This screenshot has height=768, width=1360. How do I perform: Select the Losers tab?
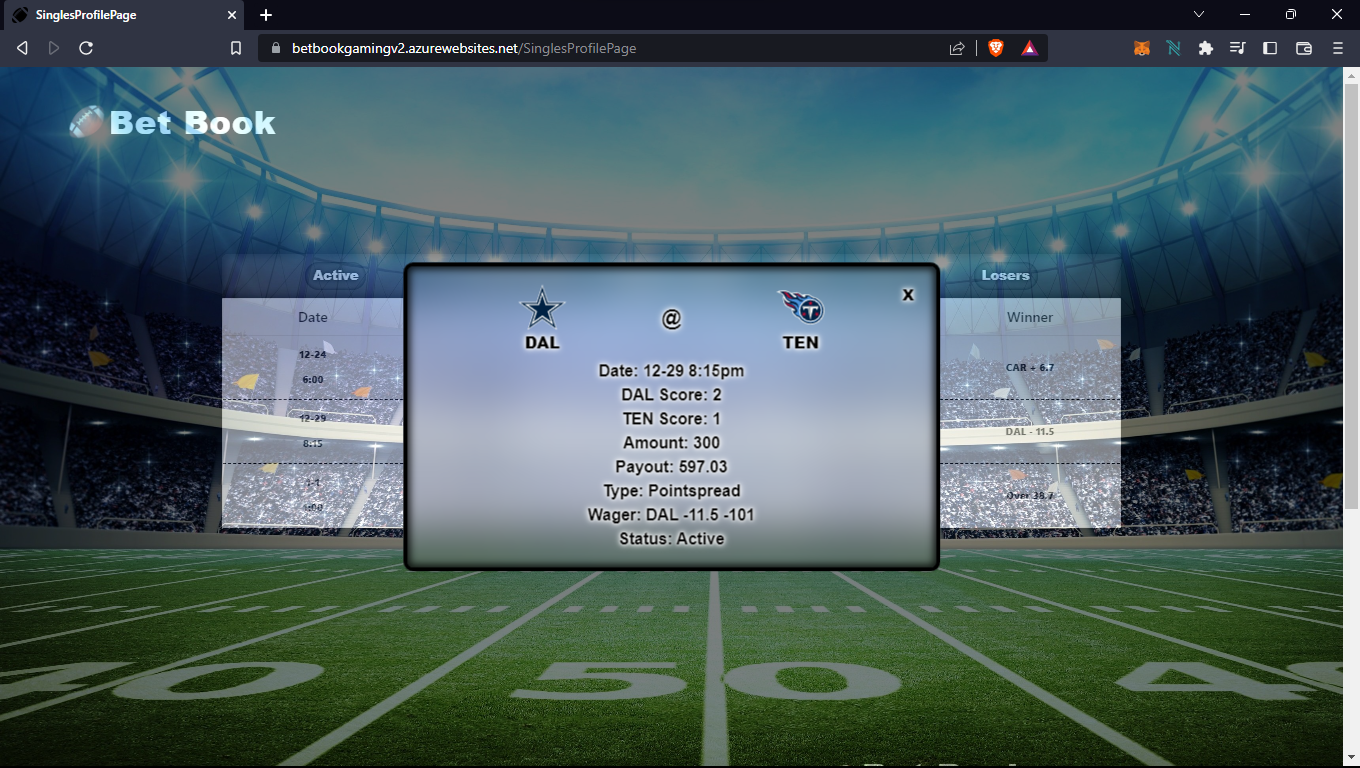(1006, 275)
